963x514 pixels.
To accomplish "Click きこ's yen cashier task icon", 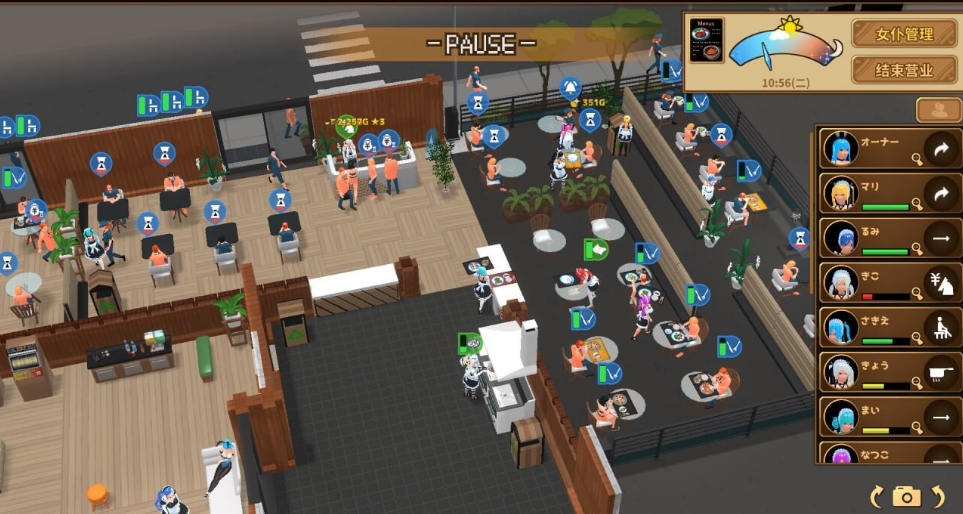I will (940, 283).
